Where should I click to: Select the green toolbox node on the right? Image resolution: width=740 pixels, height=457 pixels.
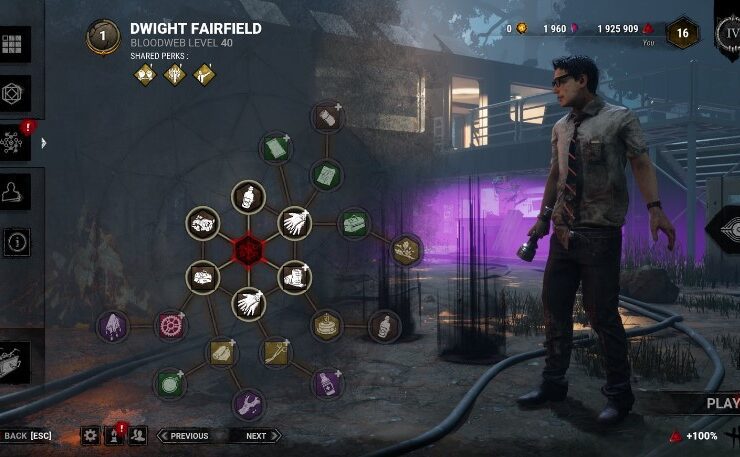coord(354,222)
